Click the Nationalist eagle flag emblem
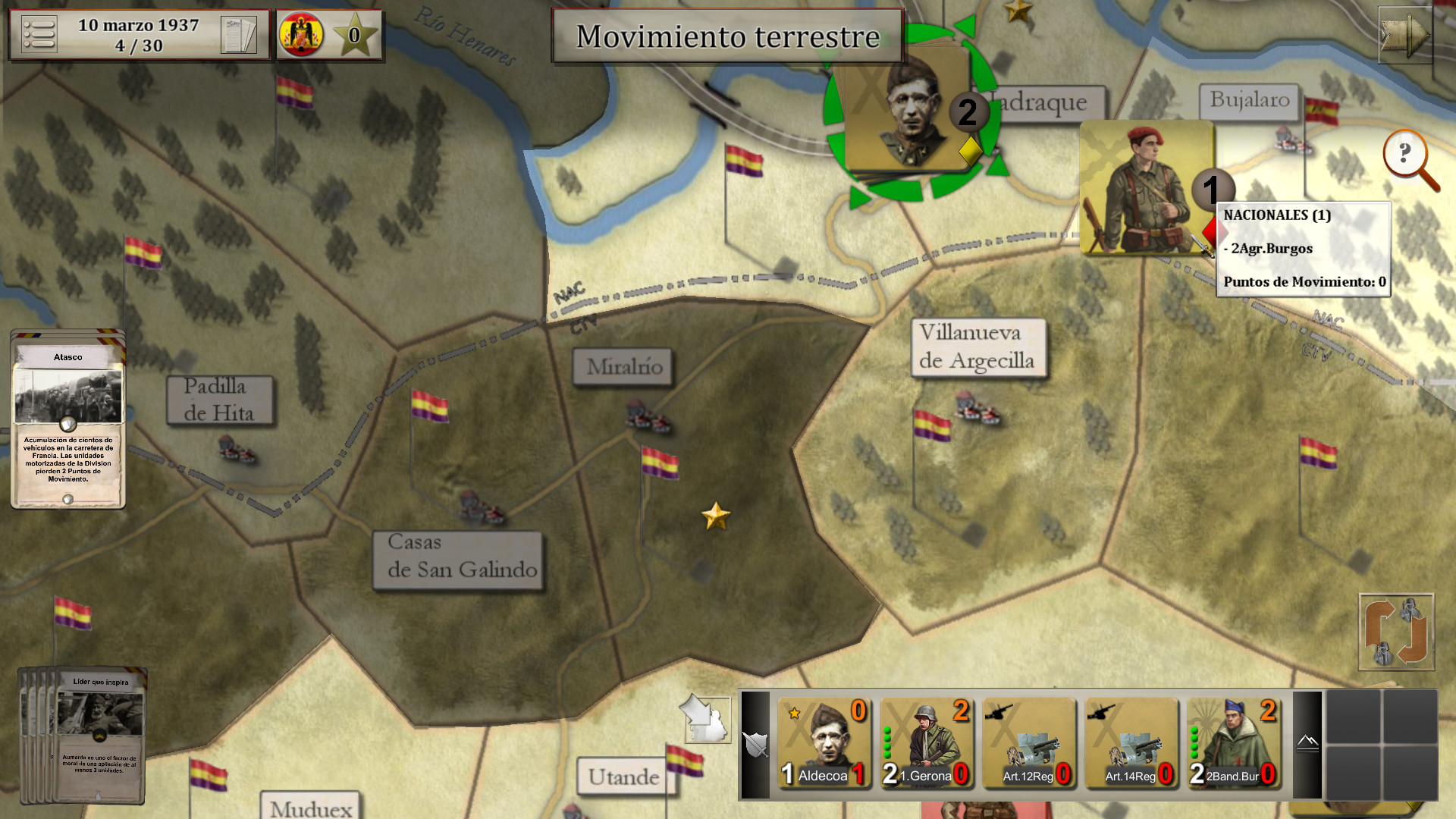The width and height of the screenshot is (1456, 819). [x=300, y=32]
